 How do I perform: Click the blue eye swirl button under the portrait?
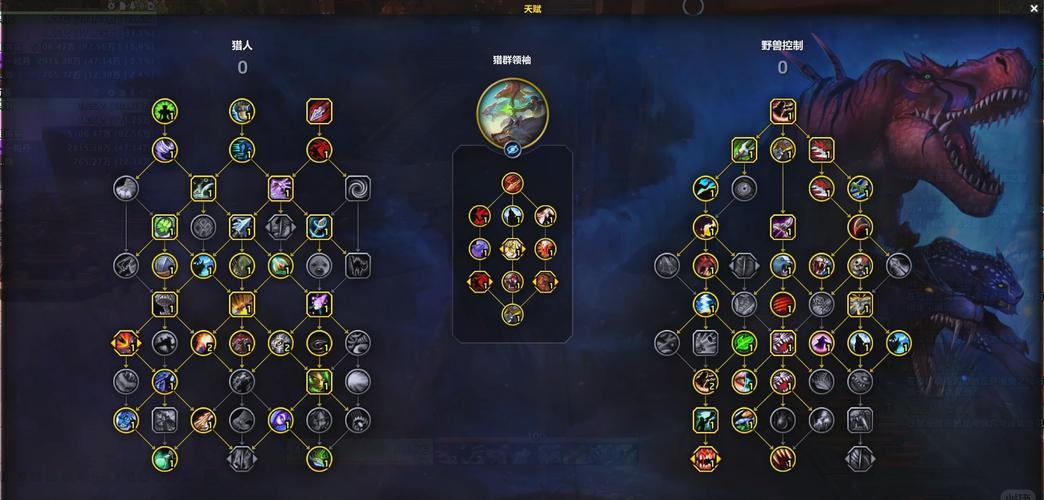coord(512,149)
